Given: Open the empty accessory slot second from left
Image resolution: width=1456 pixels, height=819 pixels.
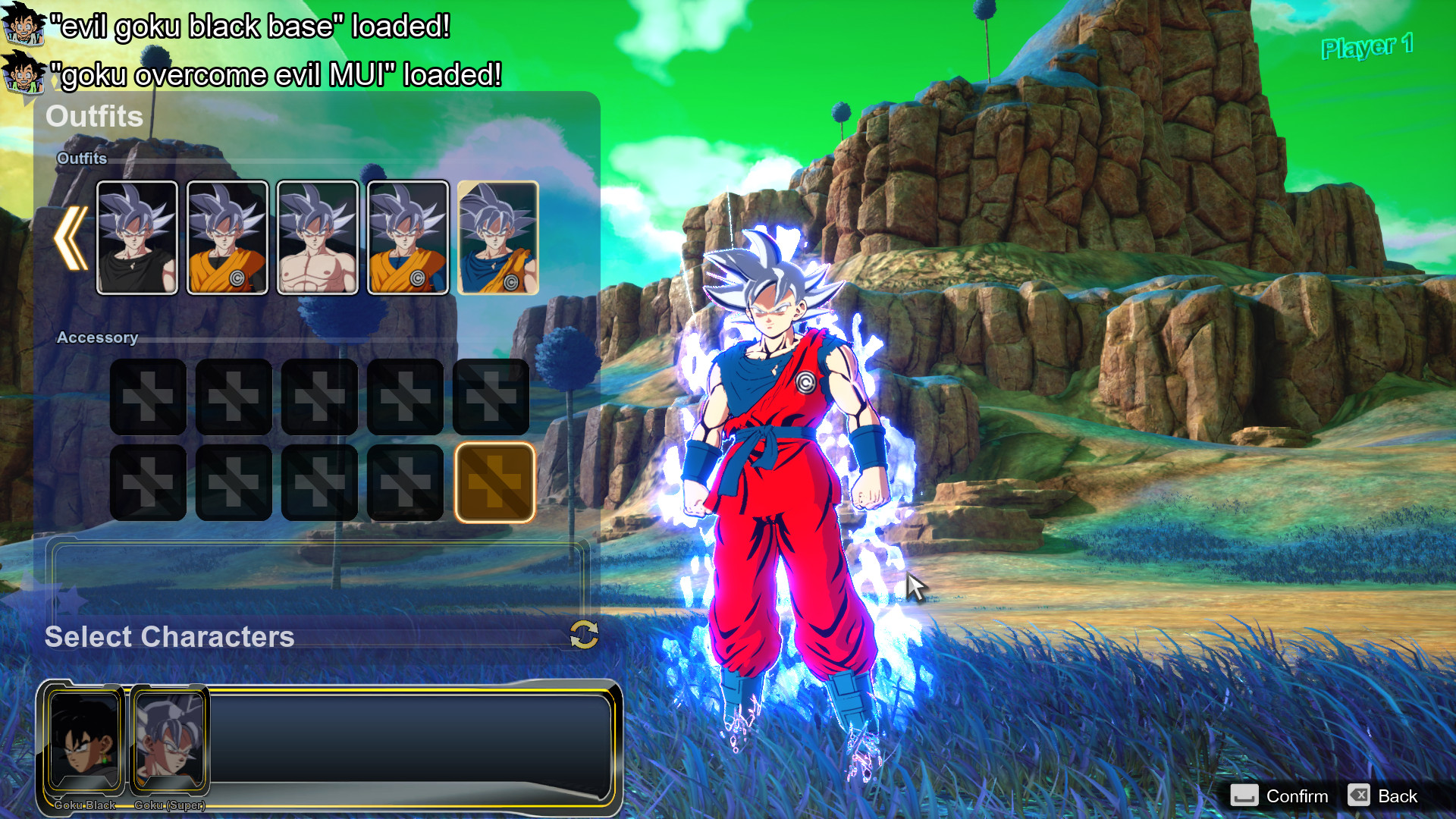Looking at the screenshot, I should click(233, 397).
